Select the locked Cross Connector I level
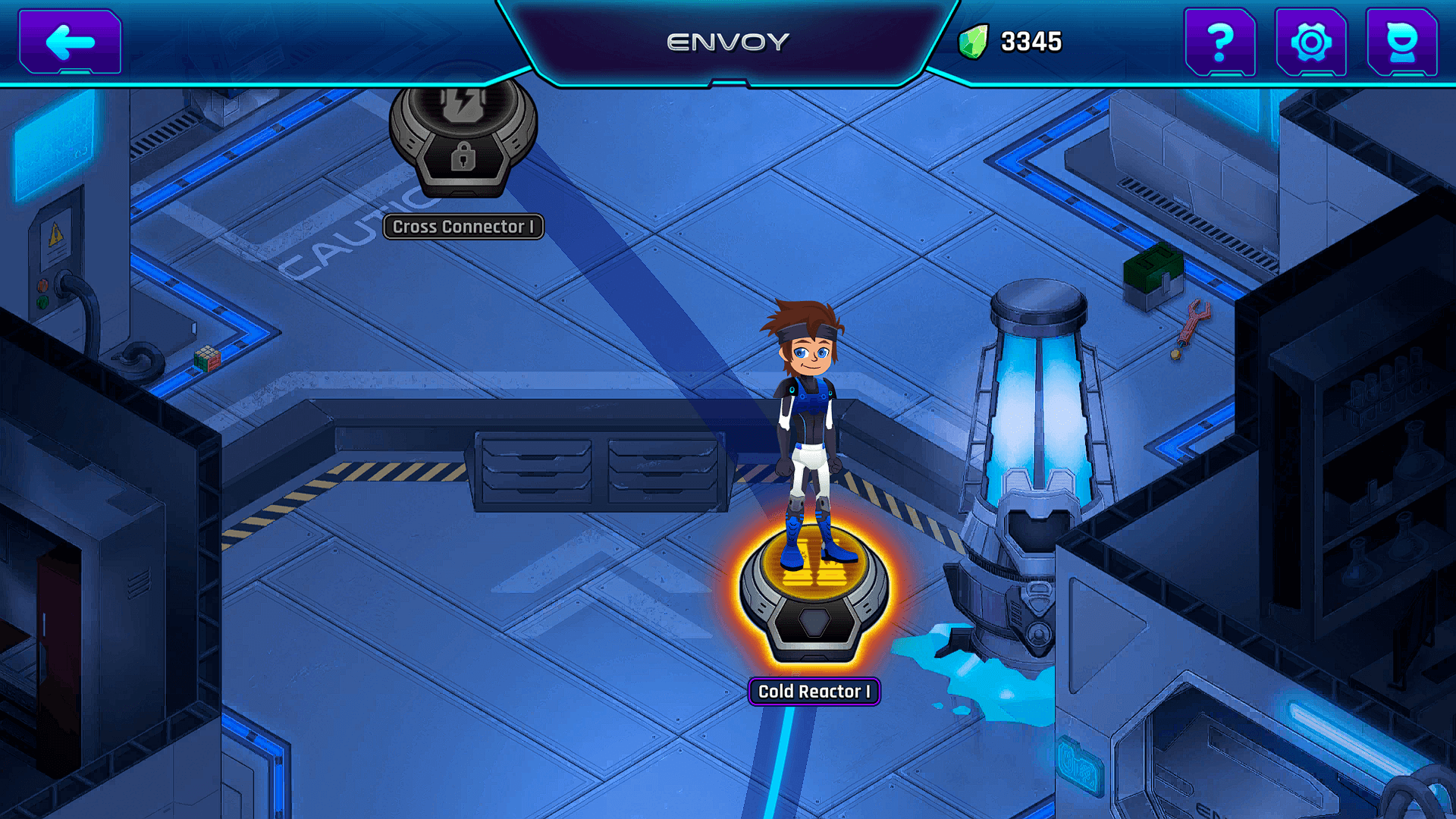The image size is (1456, 819). click(463, 140)
